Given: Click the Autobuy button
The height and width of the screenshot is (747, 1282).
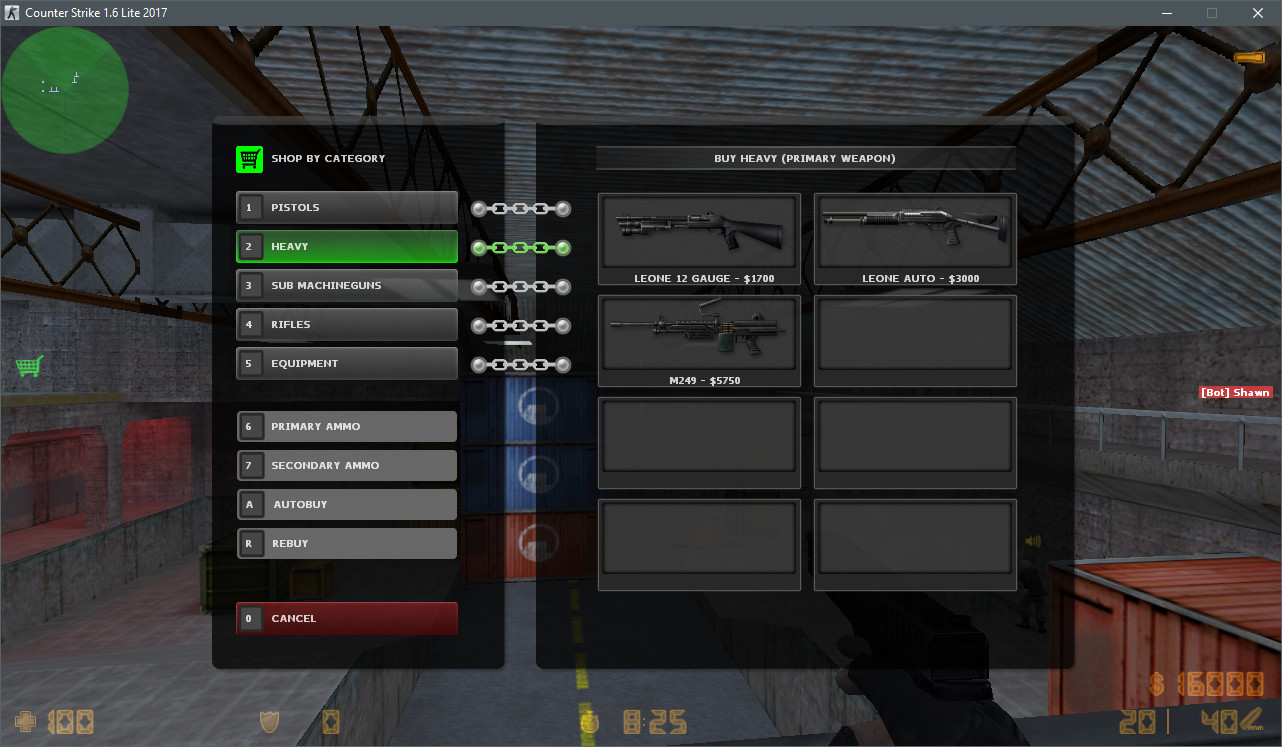Looking at the screenshot, I should (x=346, y=504).
